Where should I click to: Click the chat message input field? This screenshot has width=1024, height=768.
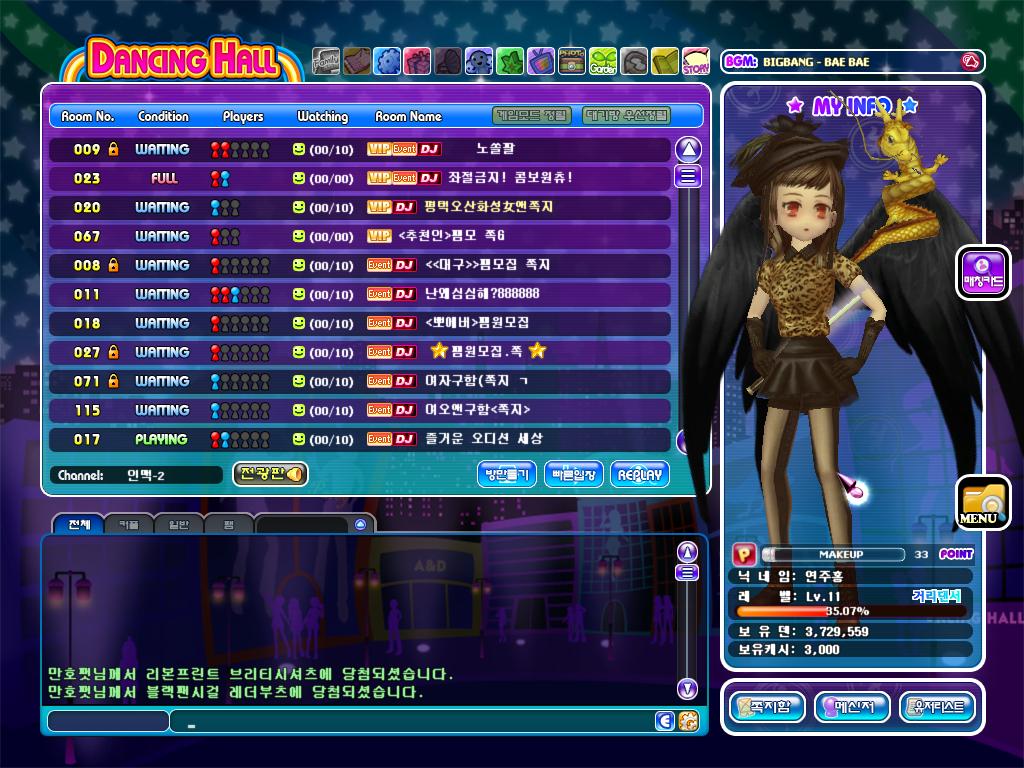410,721
